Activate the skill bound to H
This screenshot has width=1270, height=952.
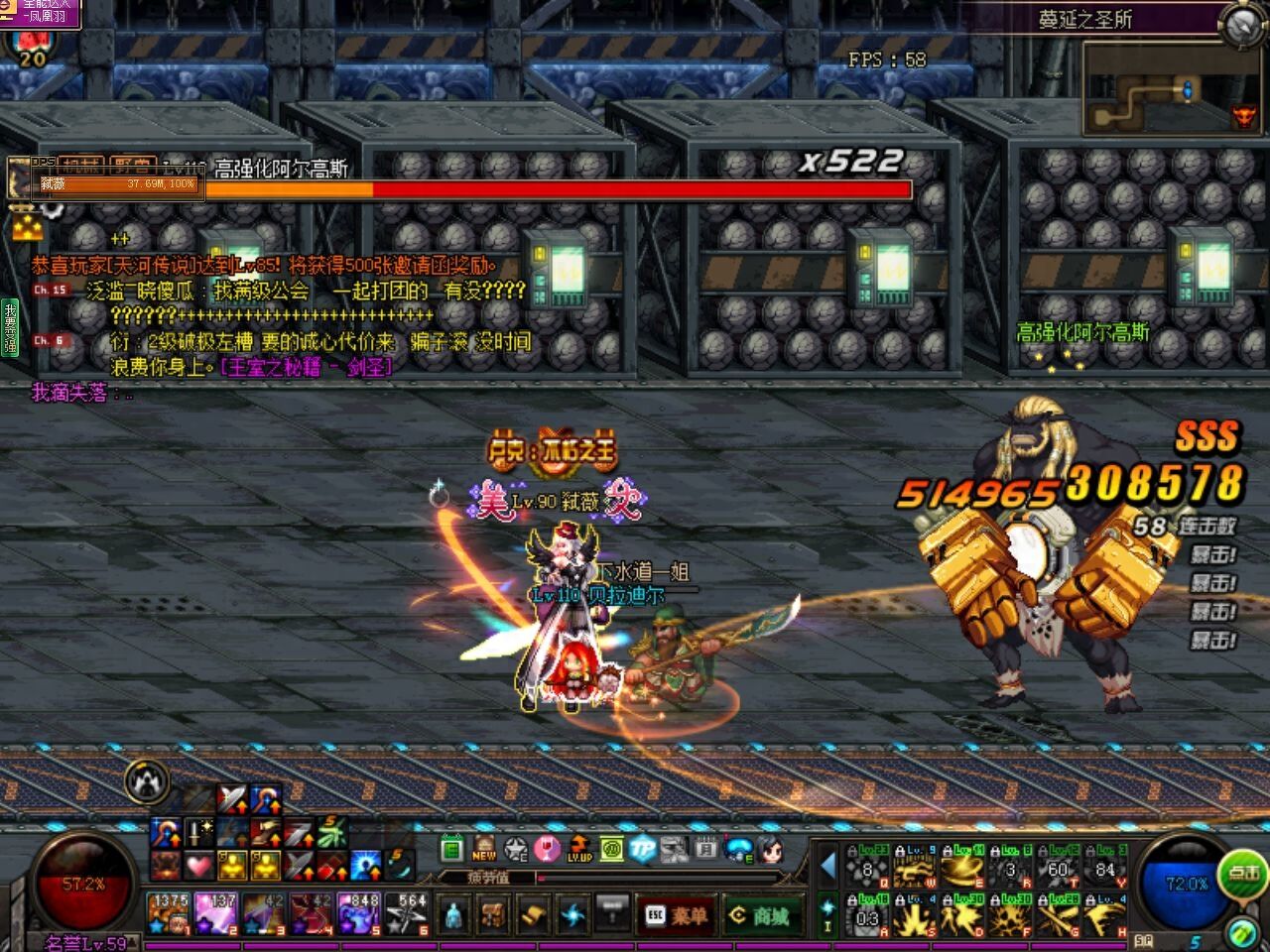coord(1104,916)
